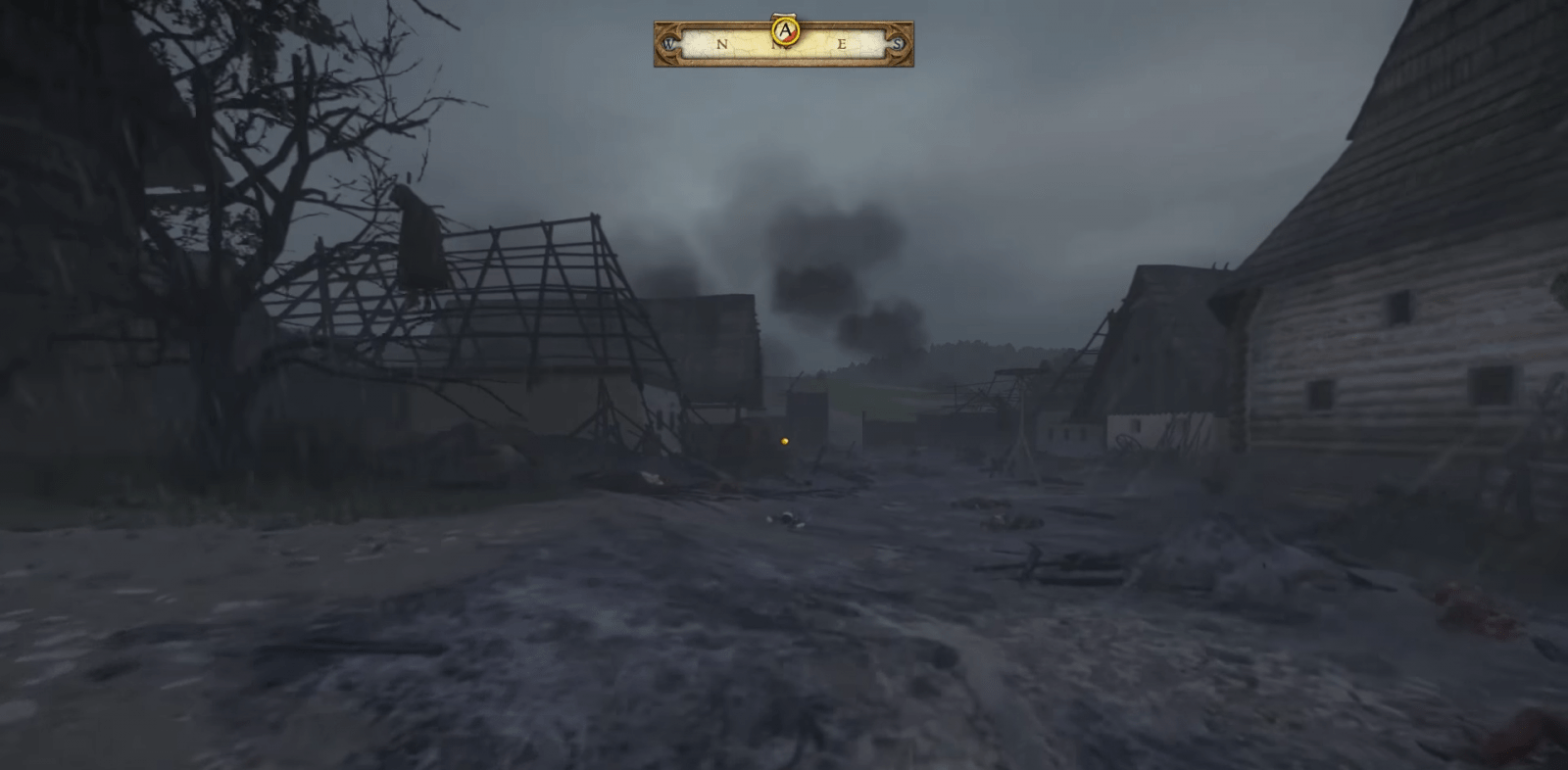
Task: Select the S cardinal icon on the compass
Action: click(898, 43)
